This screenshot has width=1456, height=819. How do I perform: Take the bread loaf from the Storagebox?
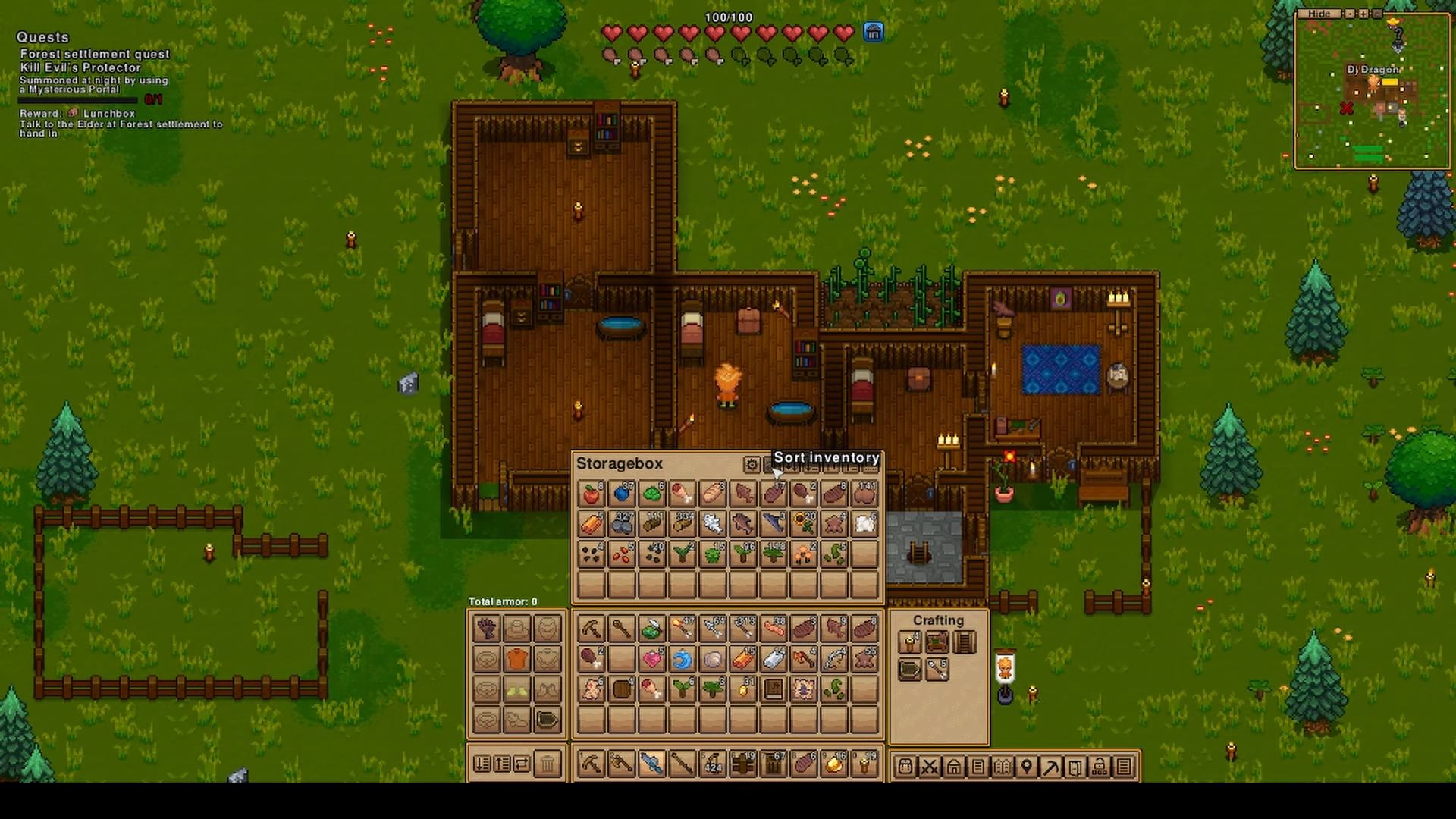712,494
